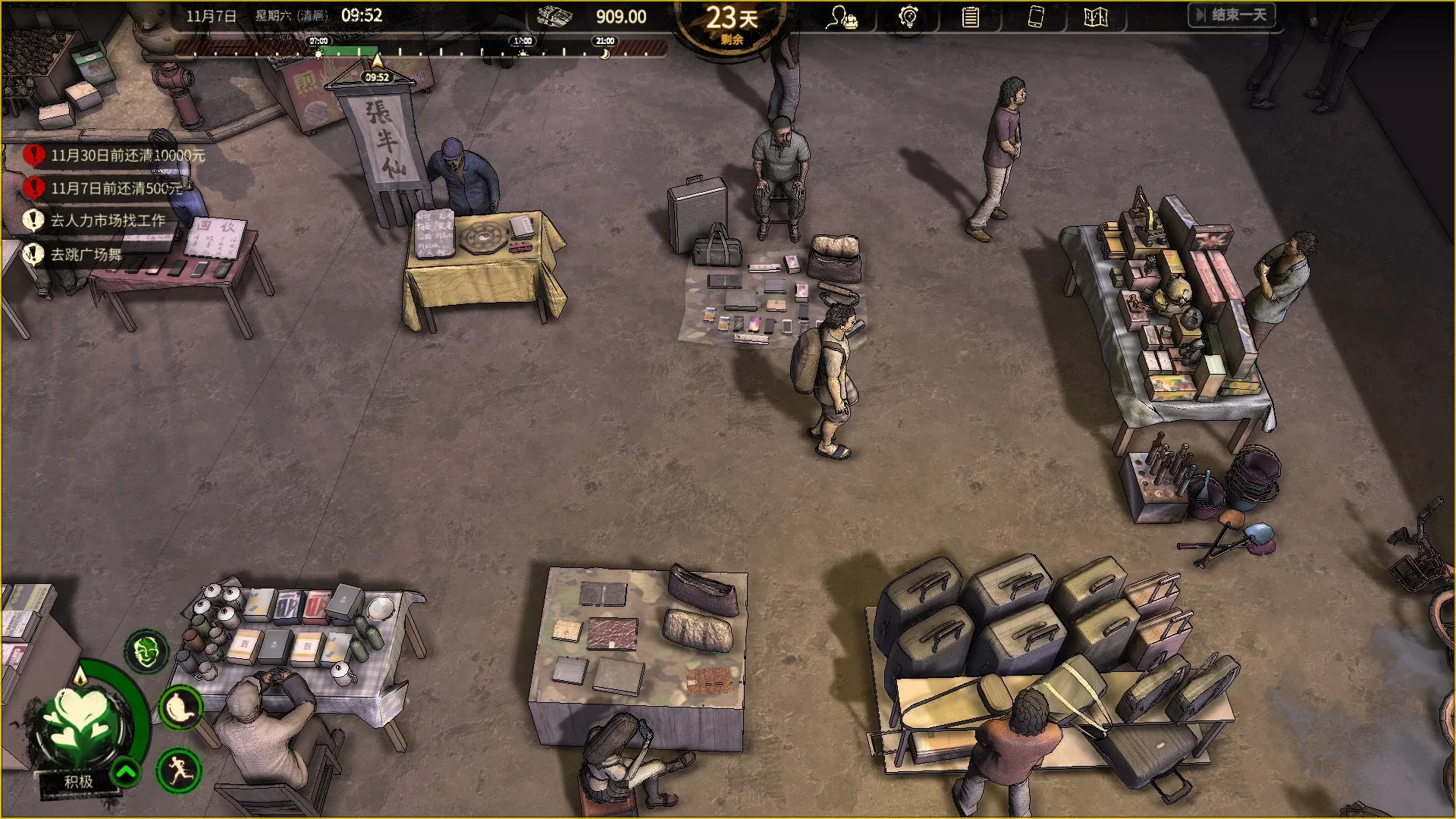Click the cash money icon
This screenshot has height=819, width=1456.
click(554, 17)
